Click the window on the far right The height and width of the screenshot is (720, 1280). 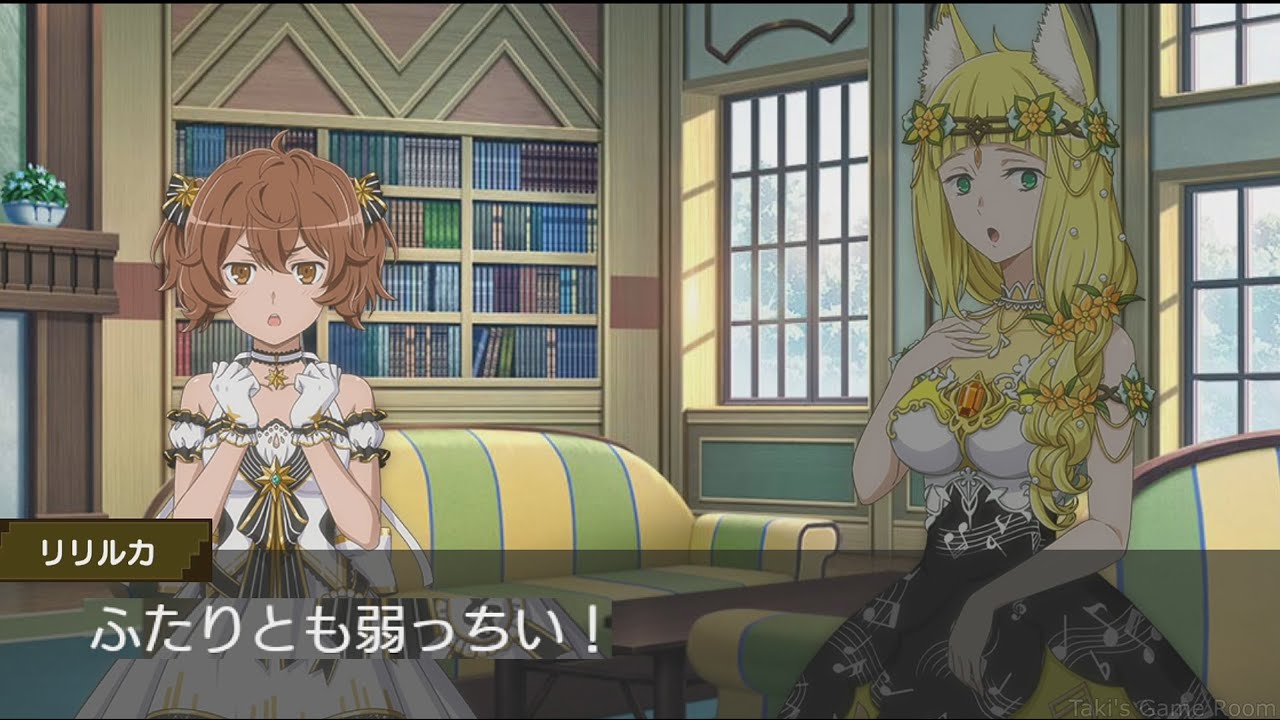click(1230, 250)
